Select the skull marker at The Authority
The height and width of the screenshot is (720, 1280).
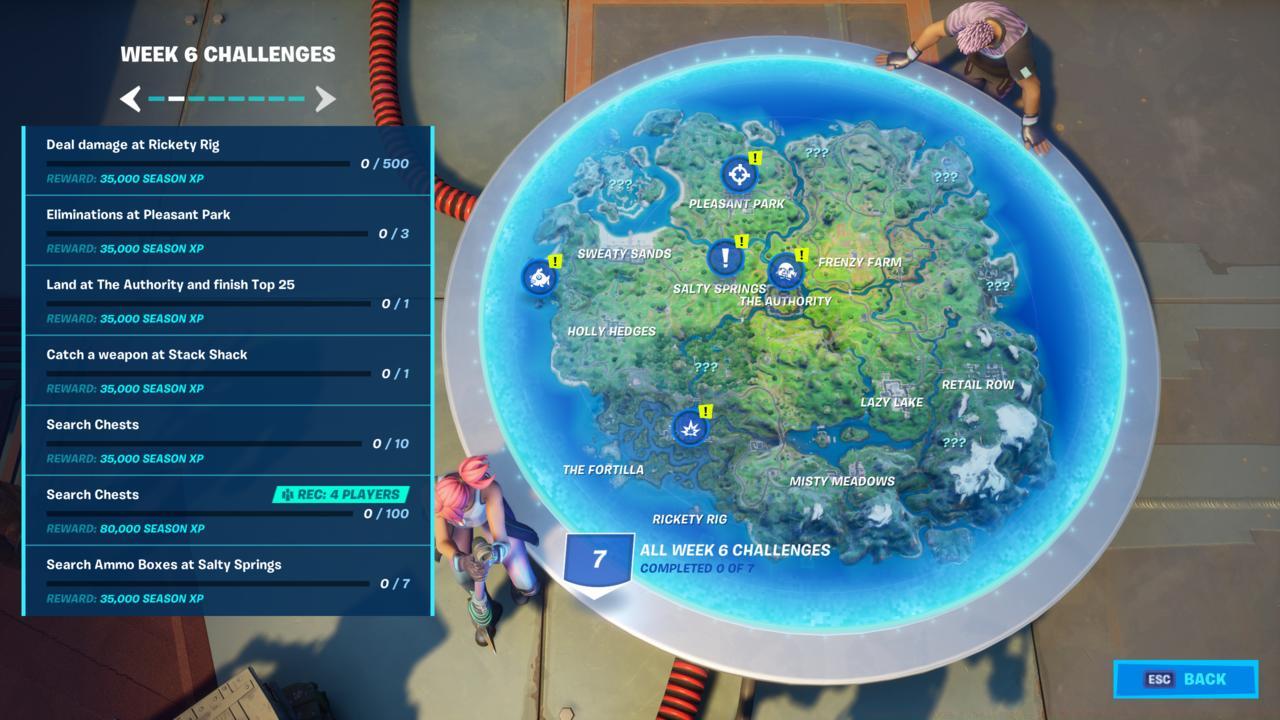(786, 272)
